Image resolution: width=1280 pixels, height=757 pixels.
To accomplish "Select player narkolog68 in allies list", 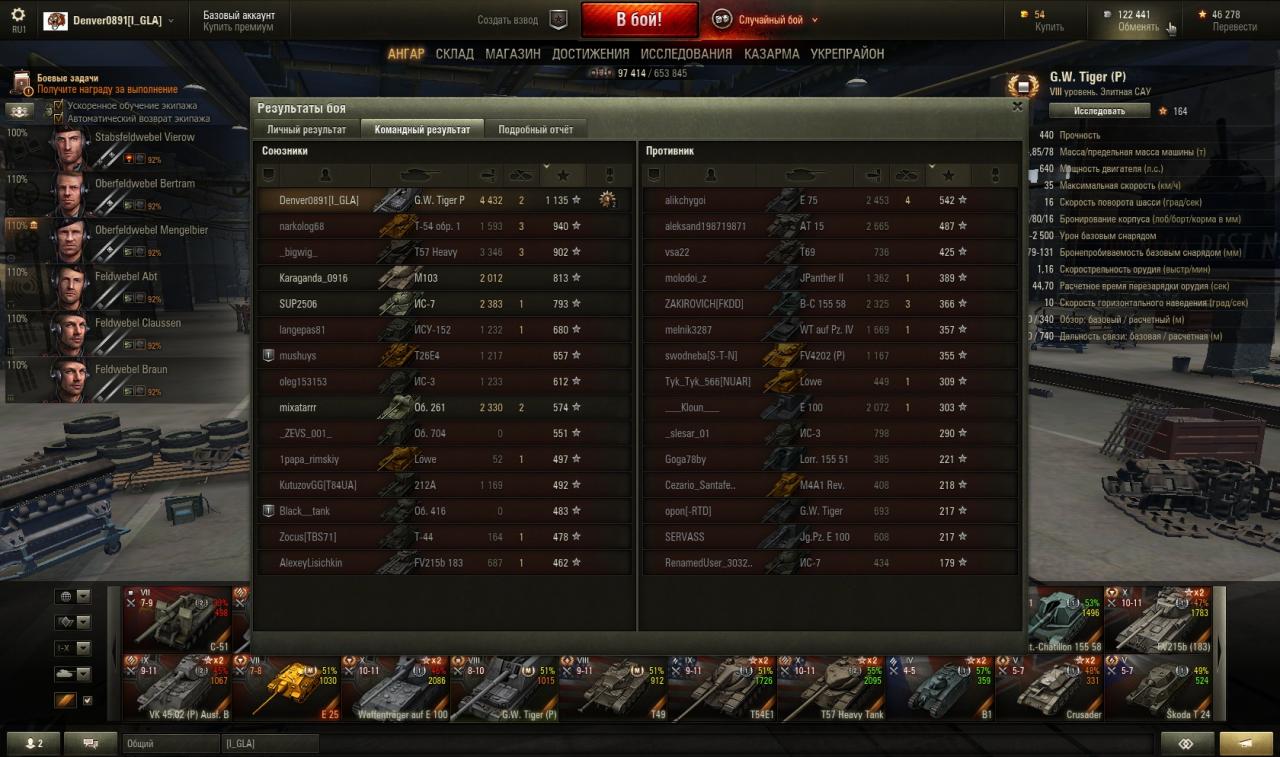I will pos(302,227).
